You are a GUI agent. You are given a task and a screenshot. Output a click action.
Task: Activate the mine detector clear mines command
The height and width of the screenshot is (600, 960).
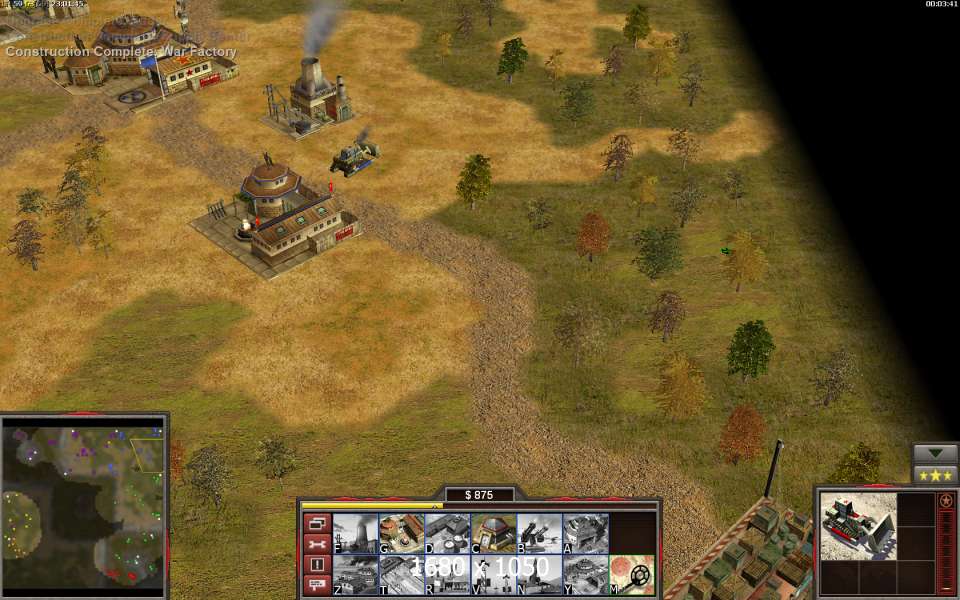click(x=632, y=575)
